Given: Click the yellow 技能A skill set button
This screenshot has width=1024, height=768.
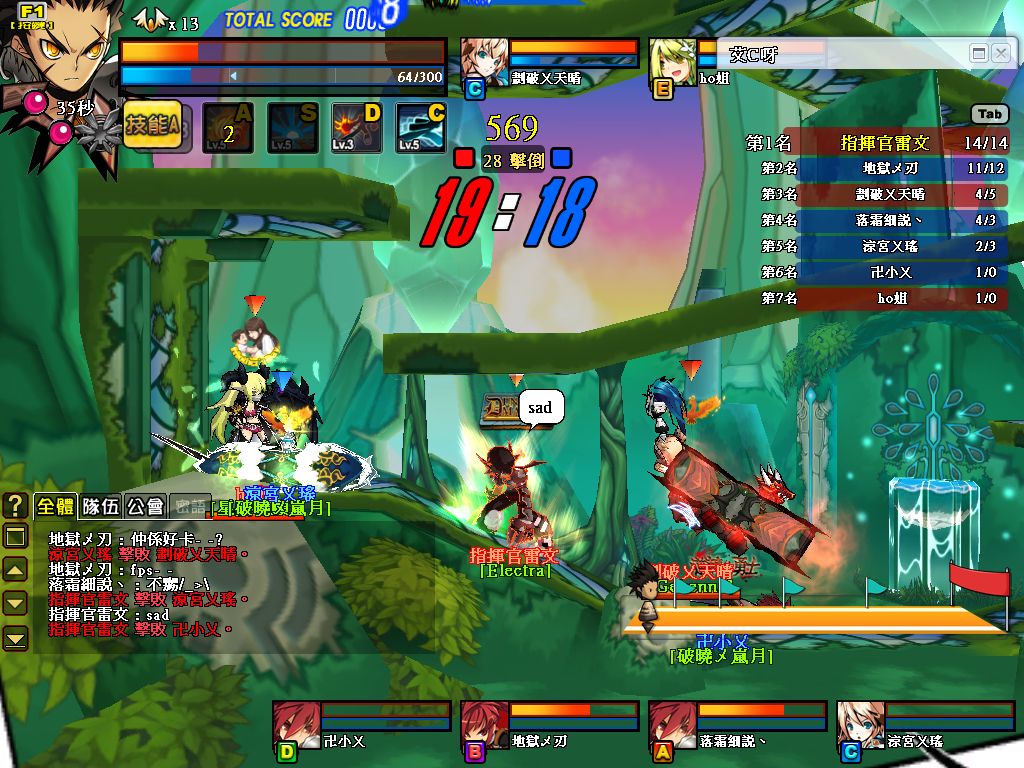Looking at the screenshot, I should pos(152,126).
